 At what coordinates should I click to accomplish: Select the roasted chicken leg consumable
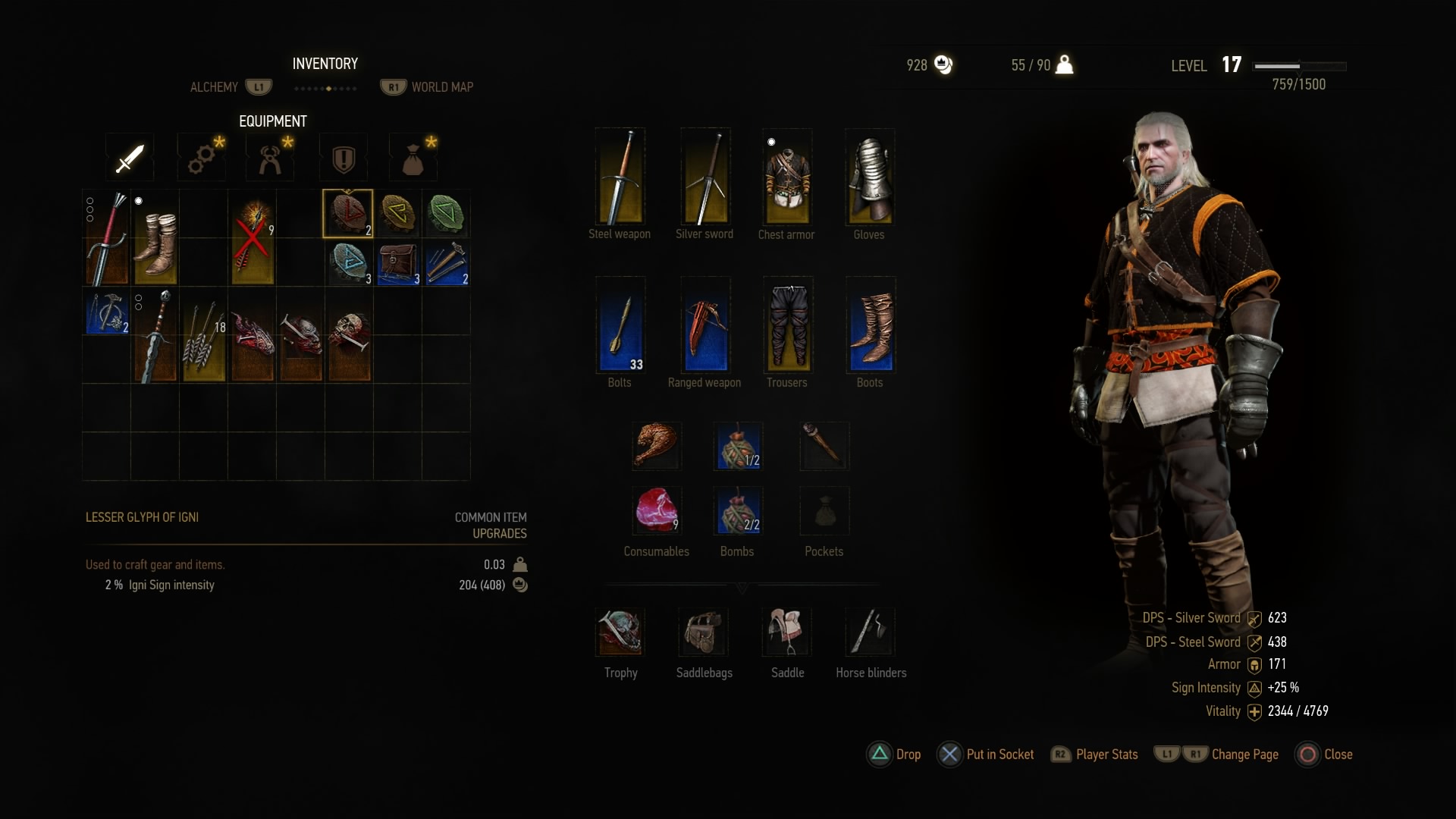(x=656, y=445)
